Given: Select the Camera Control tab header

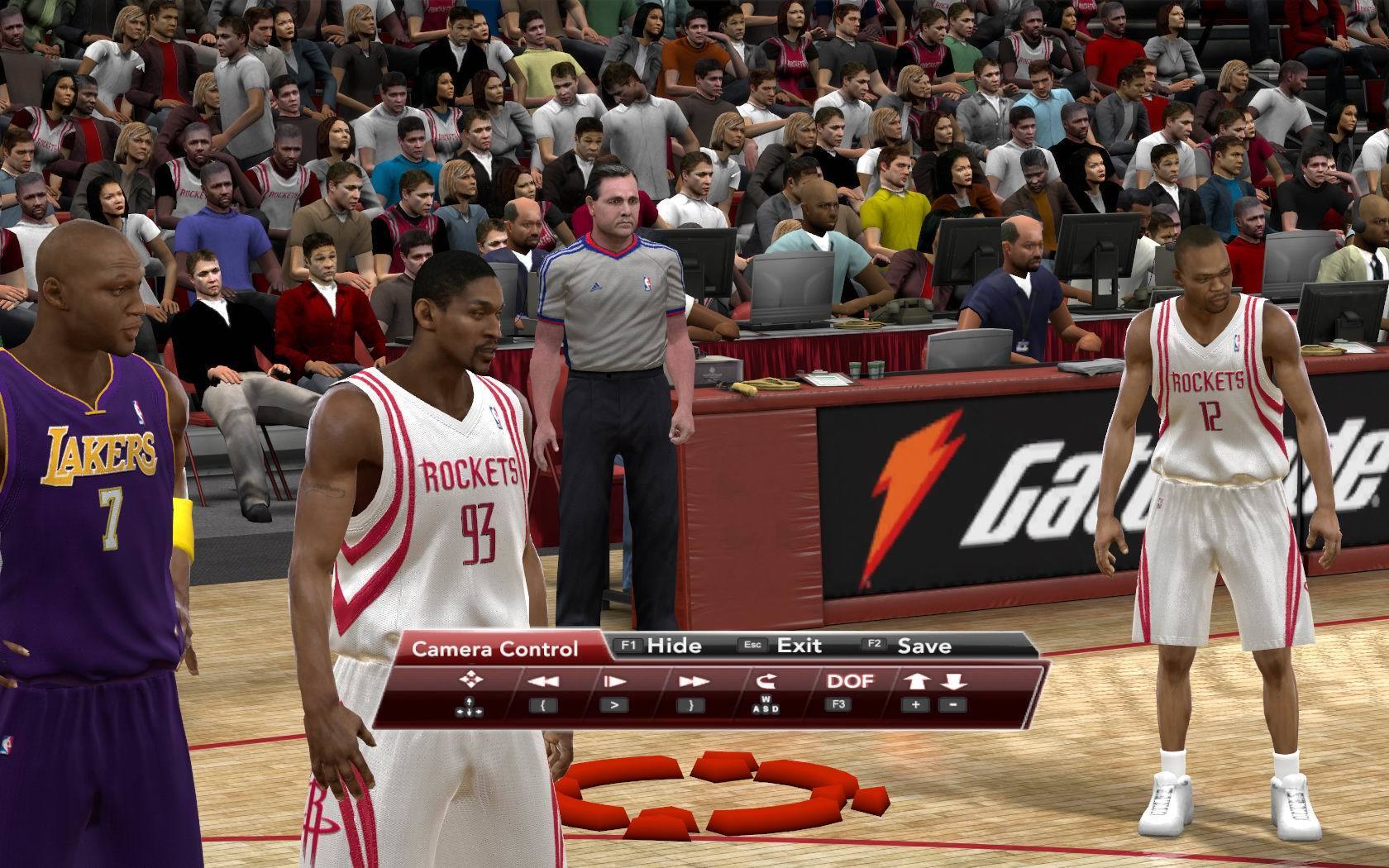Looking at the screenshot, I should point(494,649).
